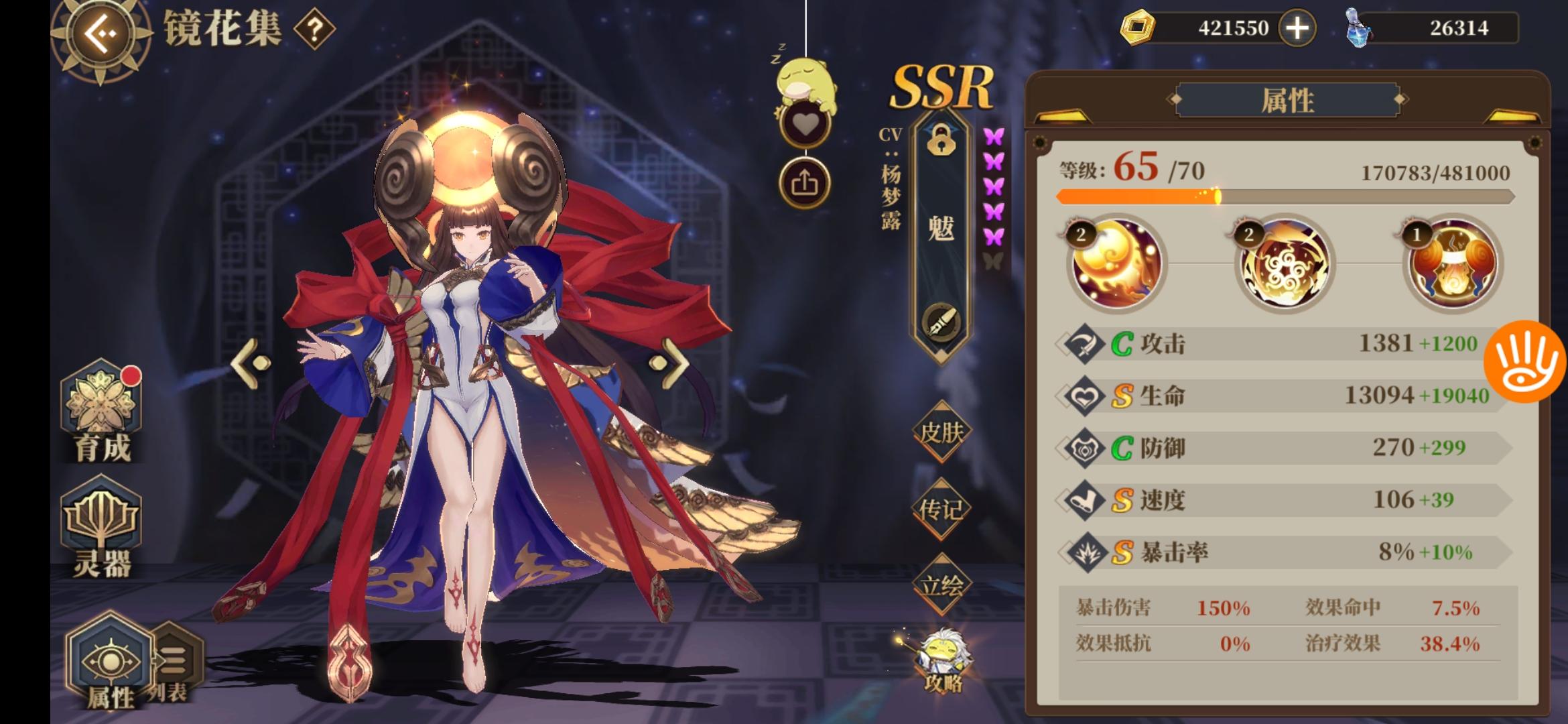
Task: Toggle the heart favorite marker
Action: [x=804, y=122]
